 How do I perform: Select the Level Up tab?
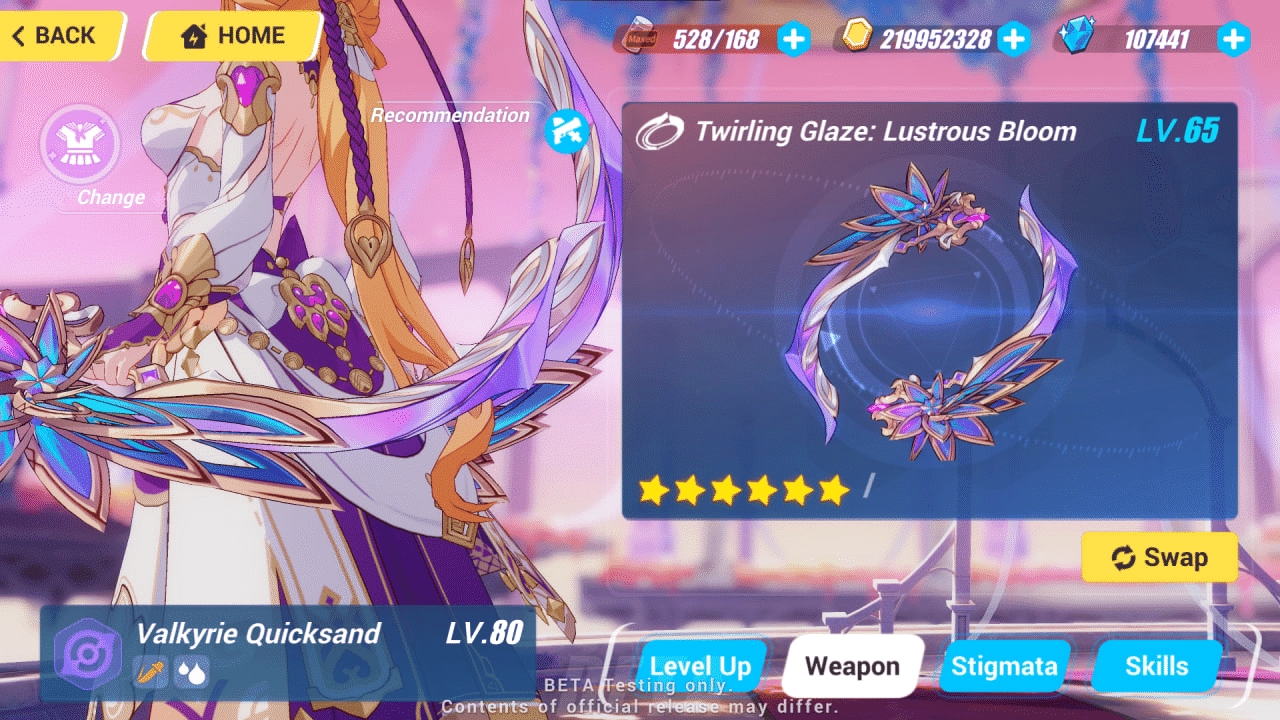701,666
